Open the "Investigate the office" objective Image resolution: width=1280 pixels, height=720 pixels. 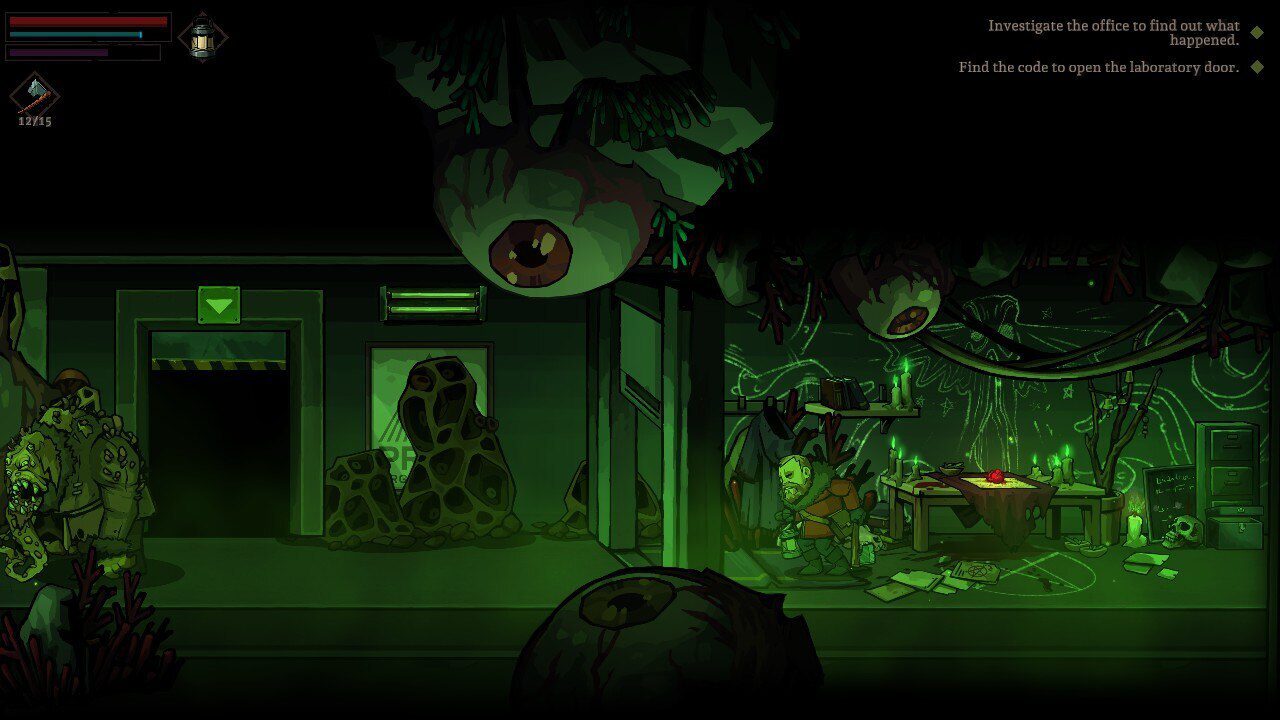pos(1113,33)
